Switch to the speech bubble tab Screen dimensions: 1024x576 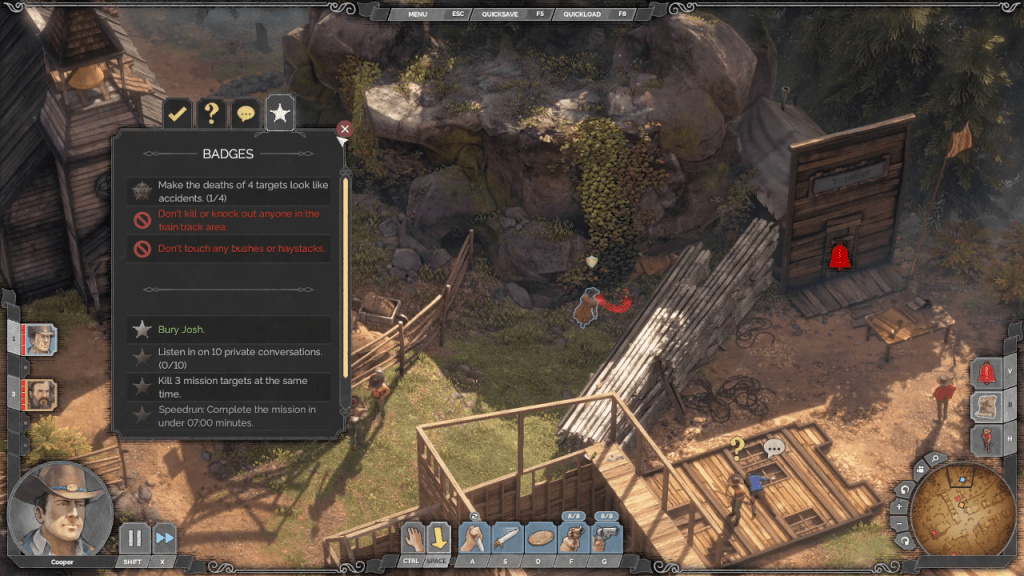(x=245, y=114)
